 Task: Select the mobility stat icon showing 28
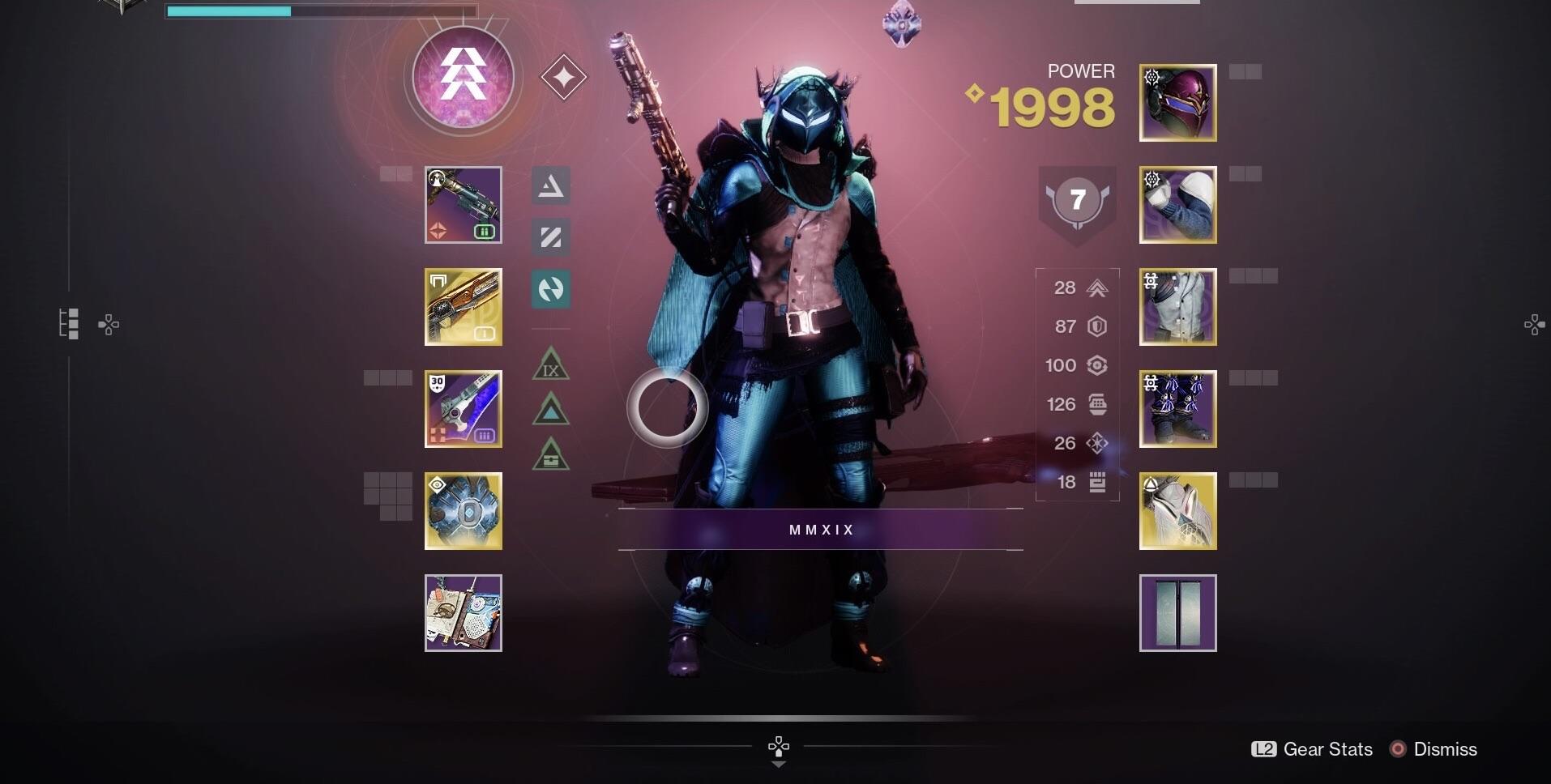tap(1096, 288)
